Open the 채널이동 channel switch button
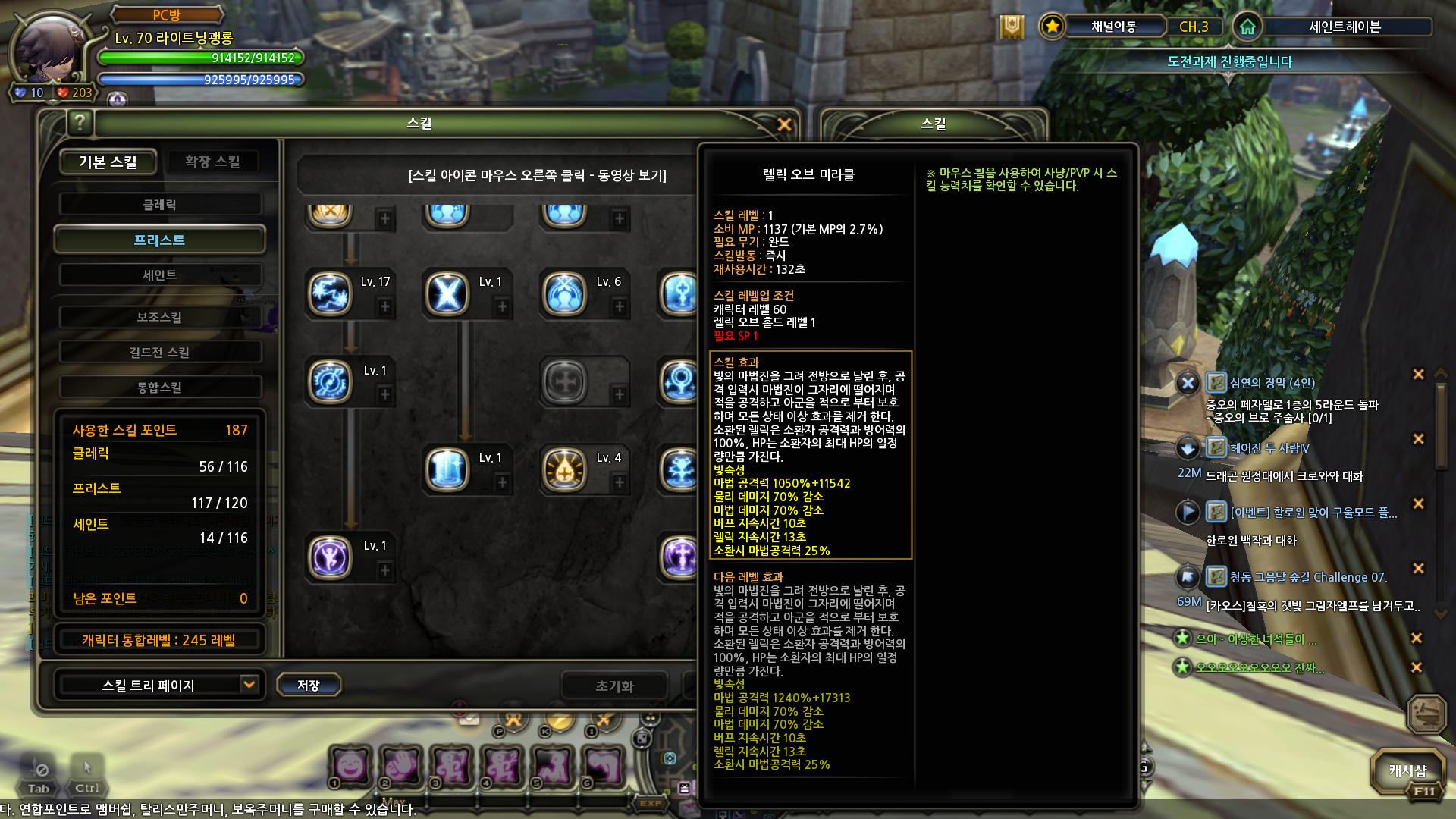 [1113, 27]
